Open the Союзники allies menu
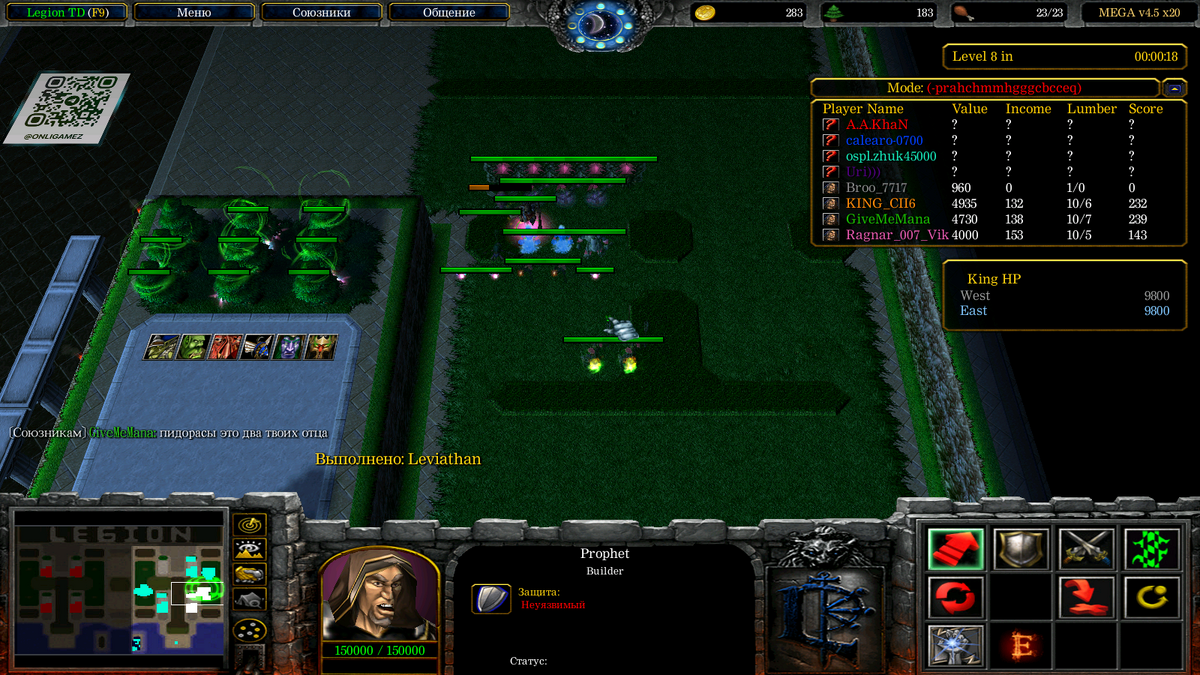The width and height of the screenshot is (1200, 675). (321, 13)
